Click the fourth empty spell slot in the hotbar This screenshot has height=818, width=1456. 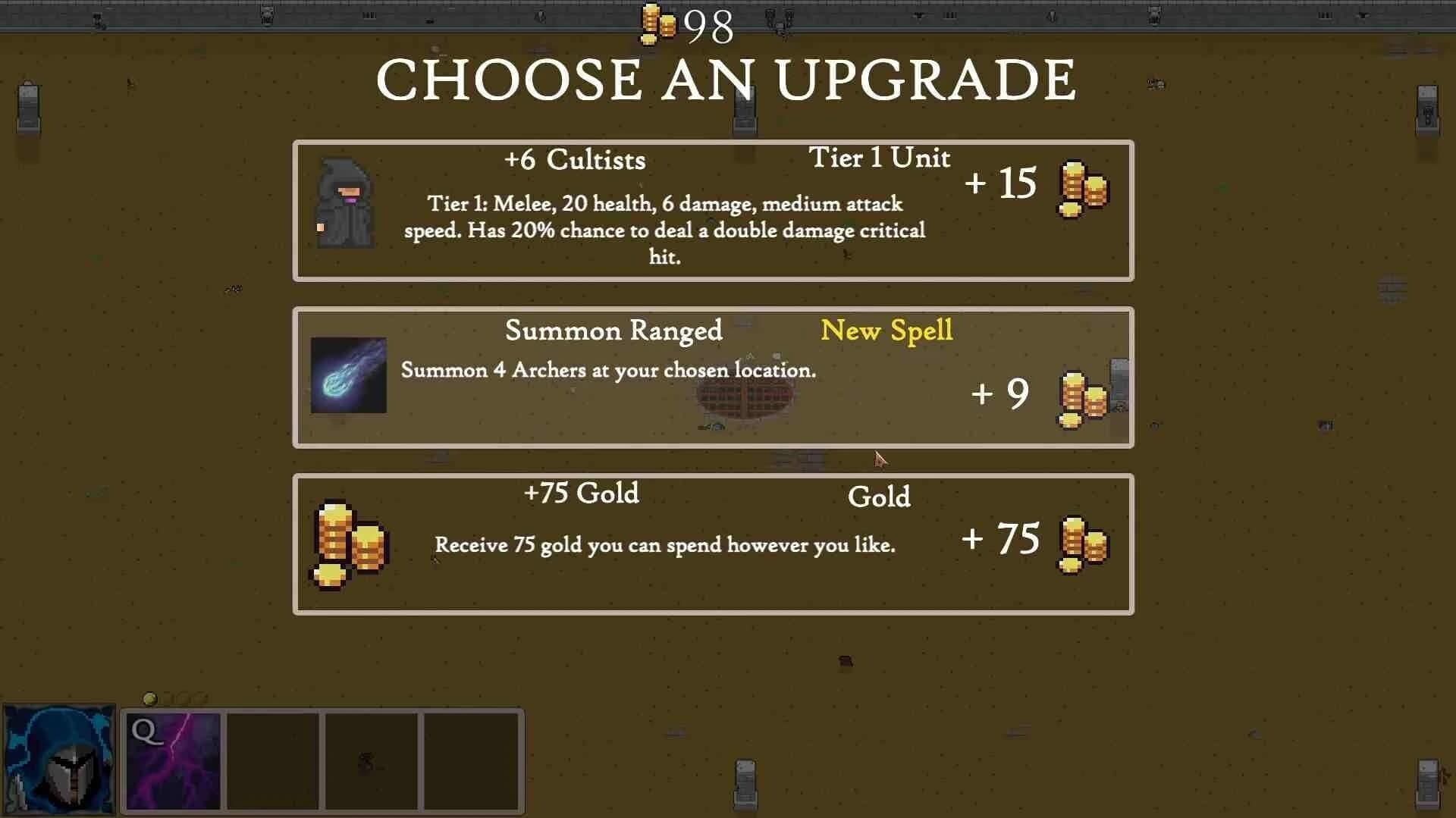[x=470, y=760]
